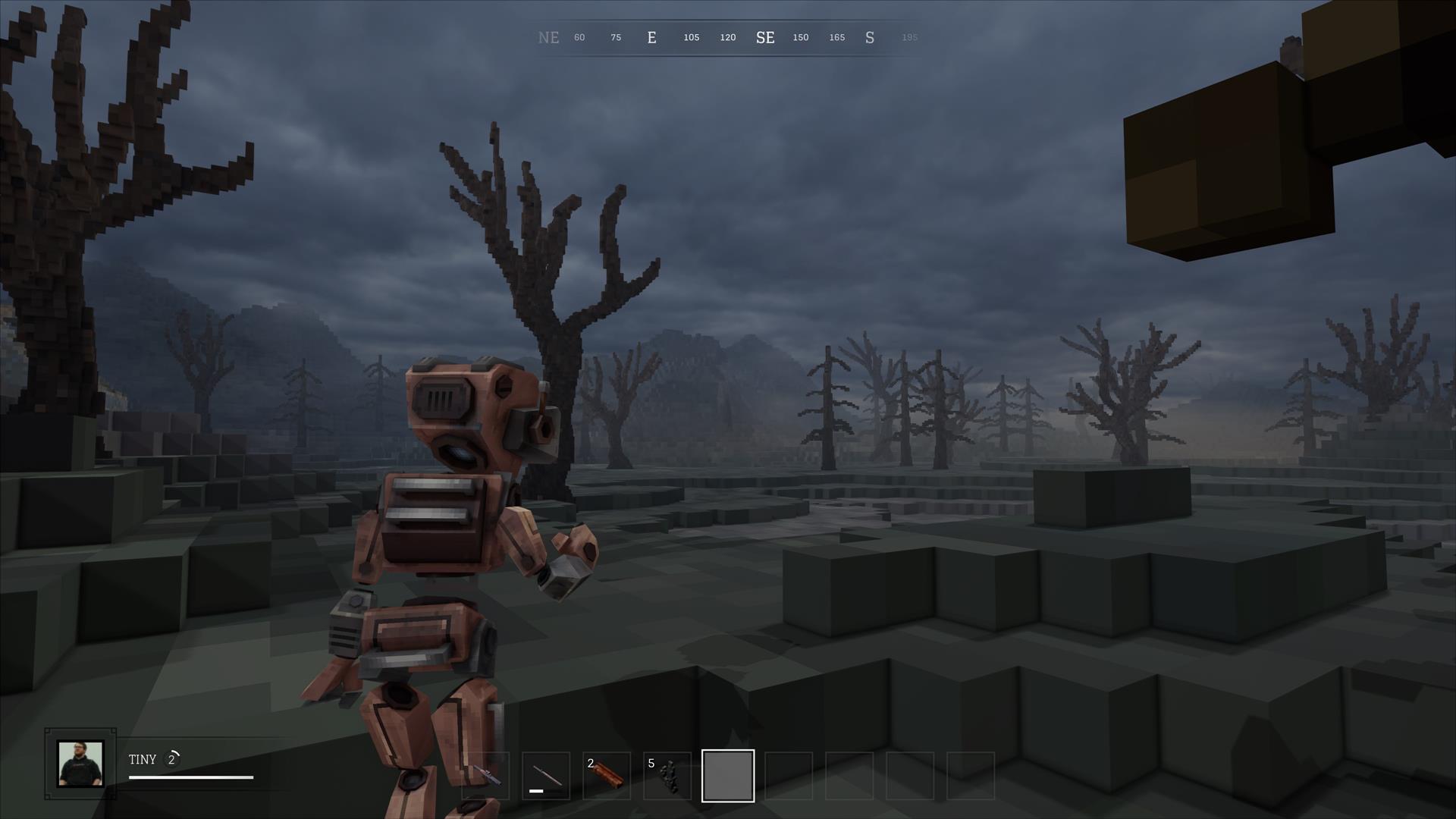Screen dimensions: 1456x819
Task: Click the NE label on the compass strip
Action: tap(549, 37)
